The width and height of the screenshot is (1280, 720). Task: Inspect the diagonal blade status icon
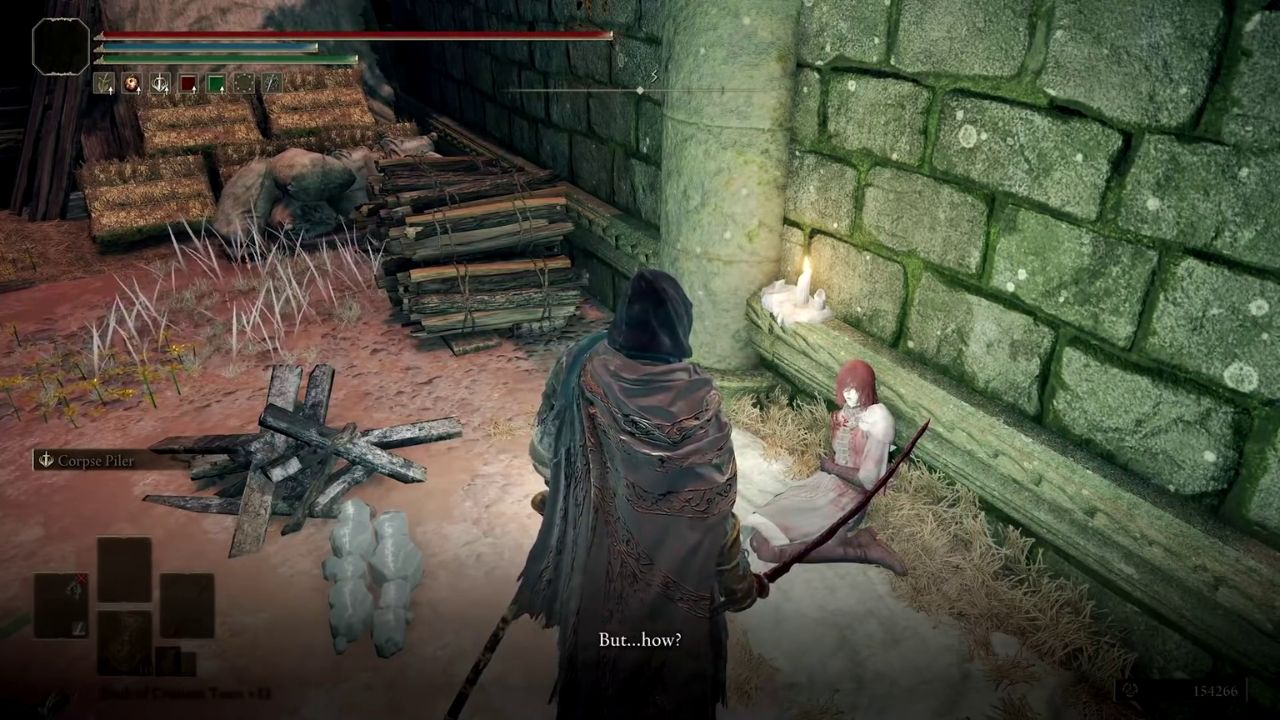click(272, 83)
